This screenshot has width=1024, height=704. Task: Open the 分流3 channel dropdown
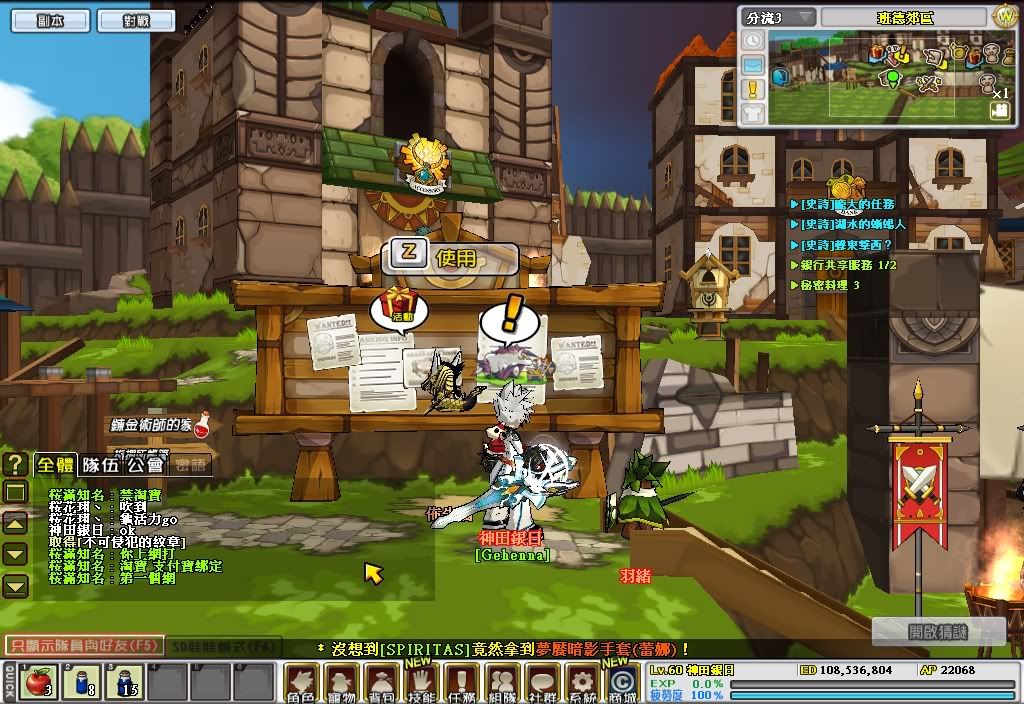(x=778, y=18)
